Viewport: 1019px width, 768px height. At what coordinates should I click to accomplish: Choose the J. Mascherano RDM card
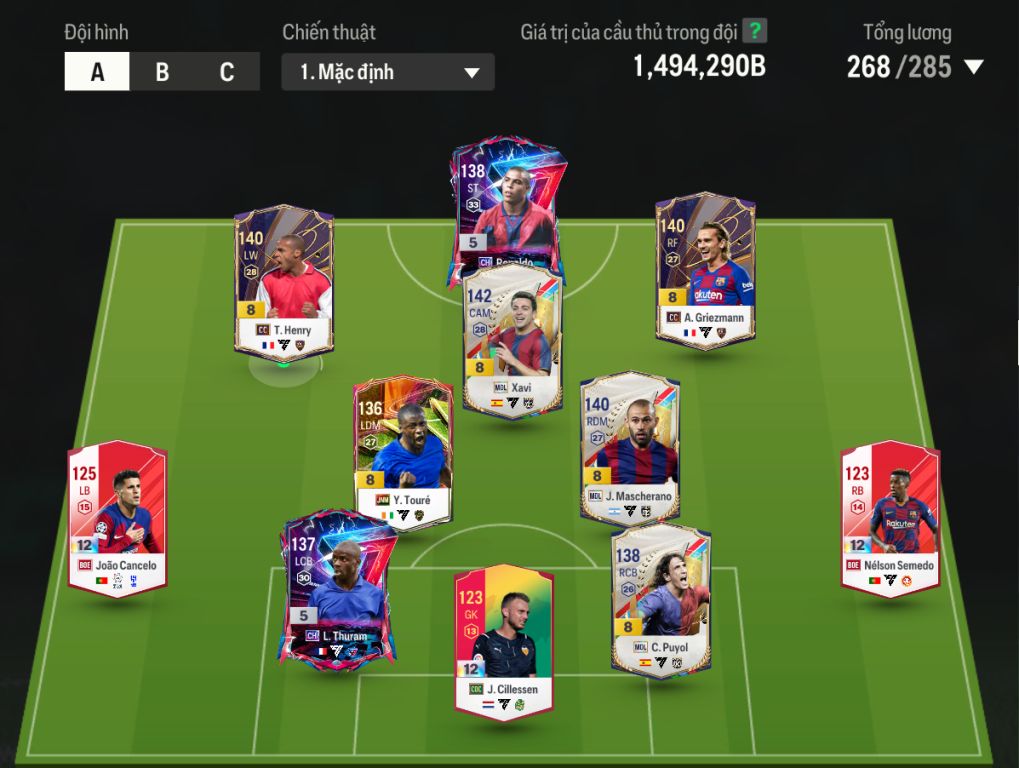[x=630, y=447]
